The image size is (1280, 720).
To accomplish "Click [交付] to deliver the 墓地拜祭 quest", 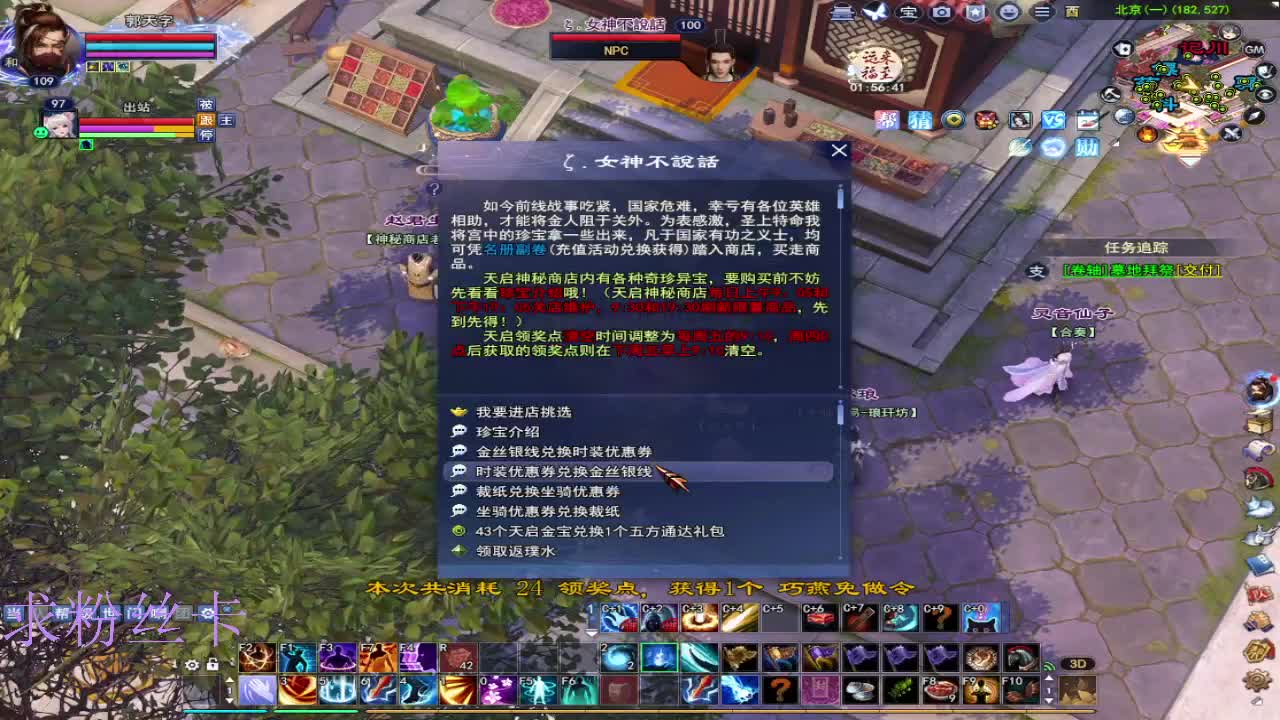I will pyautogui.click(x=1198, y=271).
